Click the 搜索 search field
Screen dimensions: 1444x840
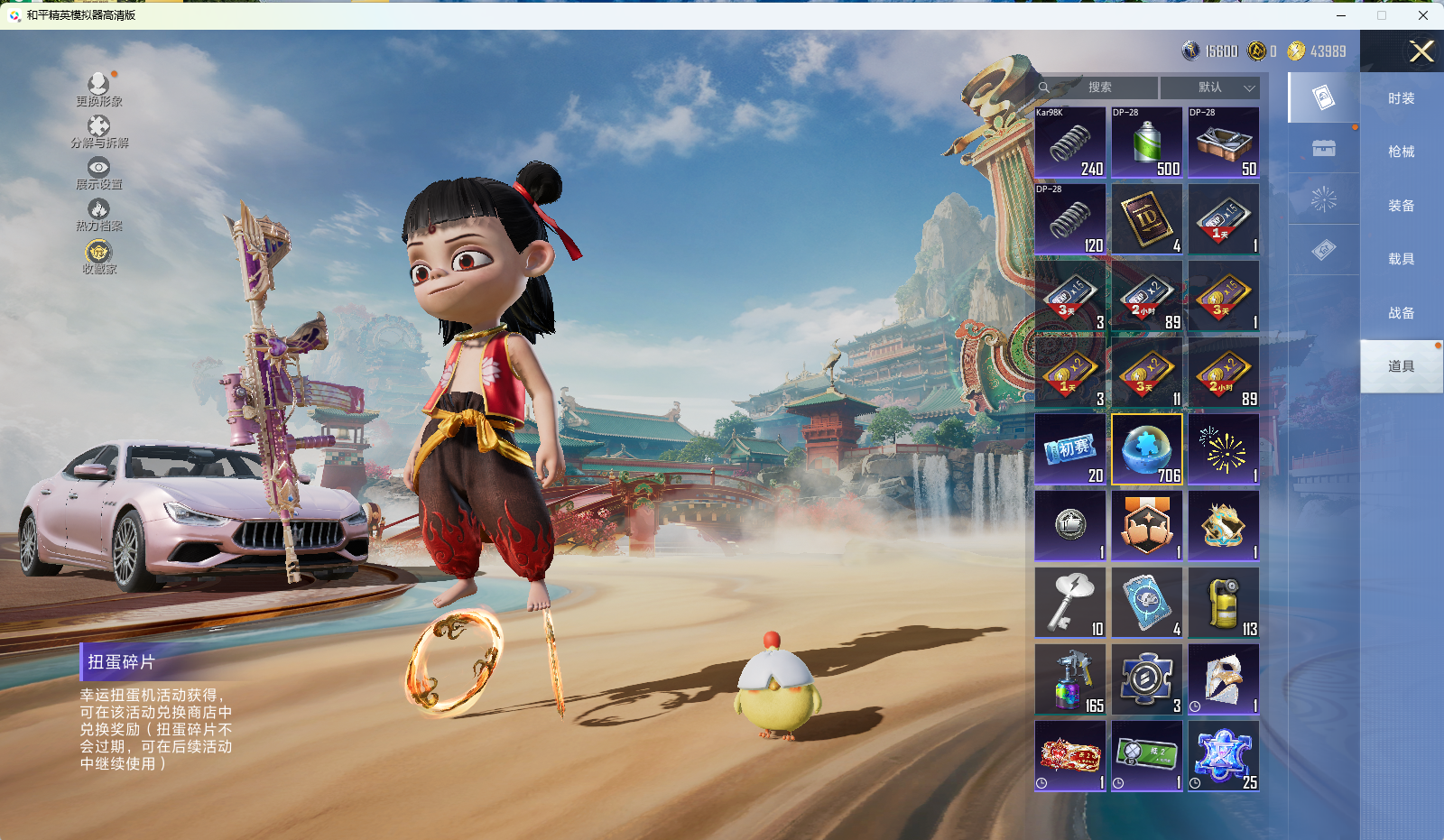1098,88
